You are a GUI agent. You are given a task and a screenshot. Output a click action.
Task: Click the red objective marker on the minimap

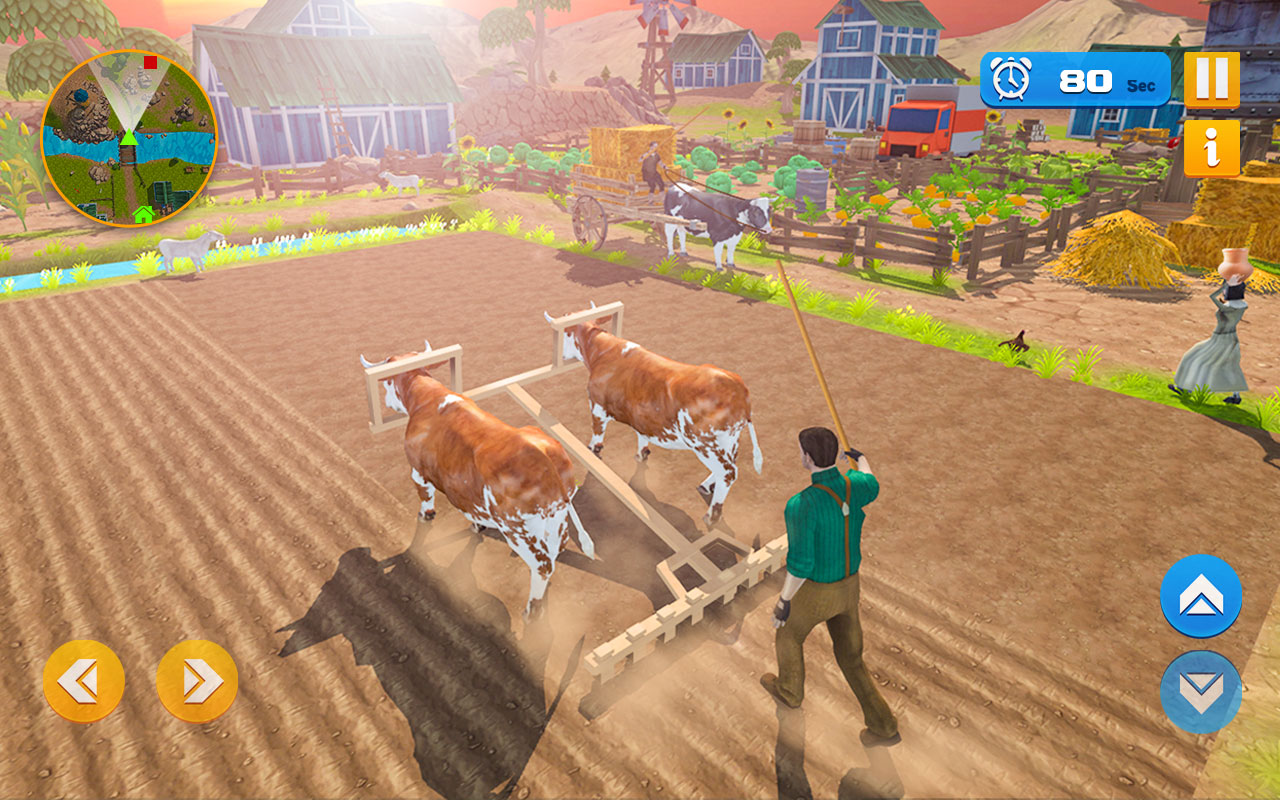point(150,62)
